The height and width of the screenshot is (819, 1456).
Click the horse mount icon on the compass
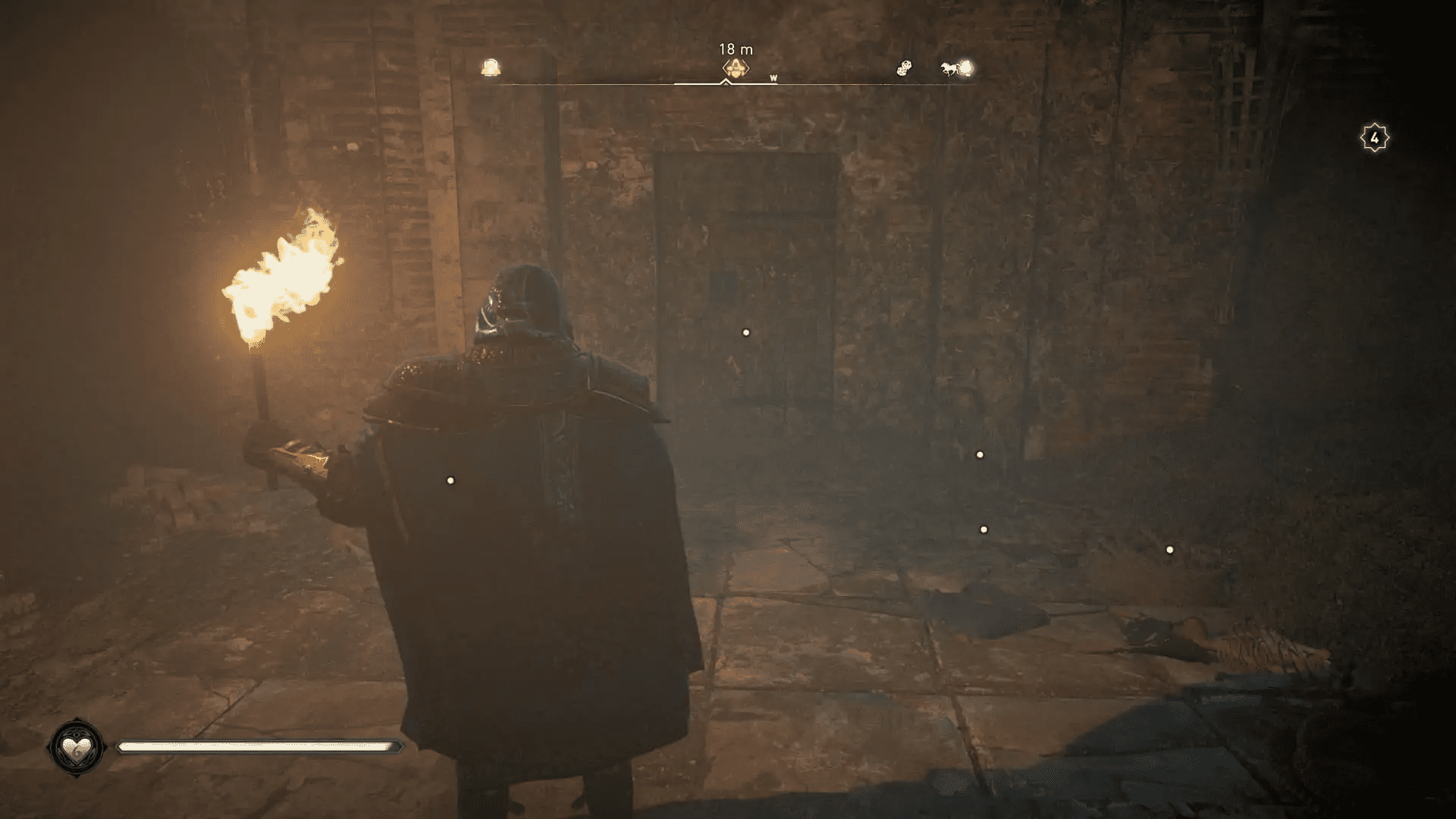pos(949,68)
